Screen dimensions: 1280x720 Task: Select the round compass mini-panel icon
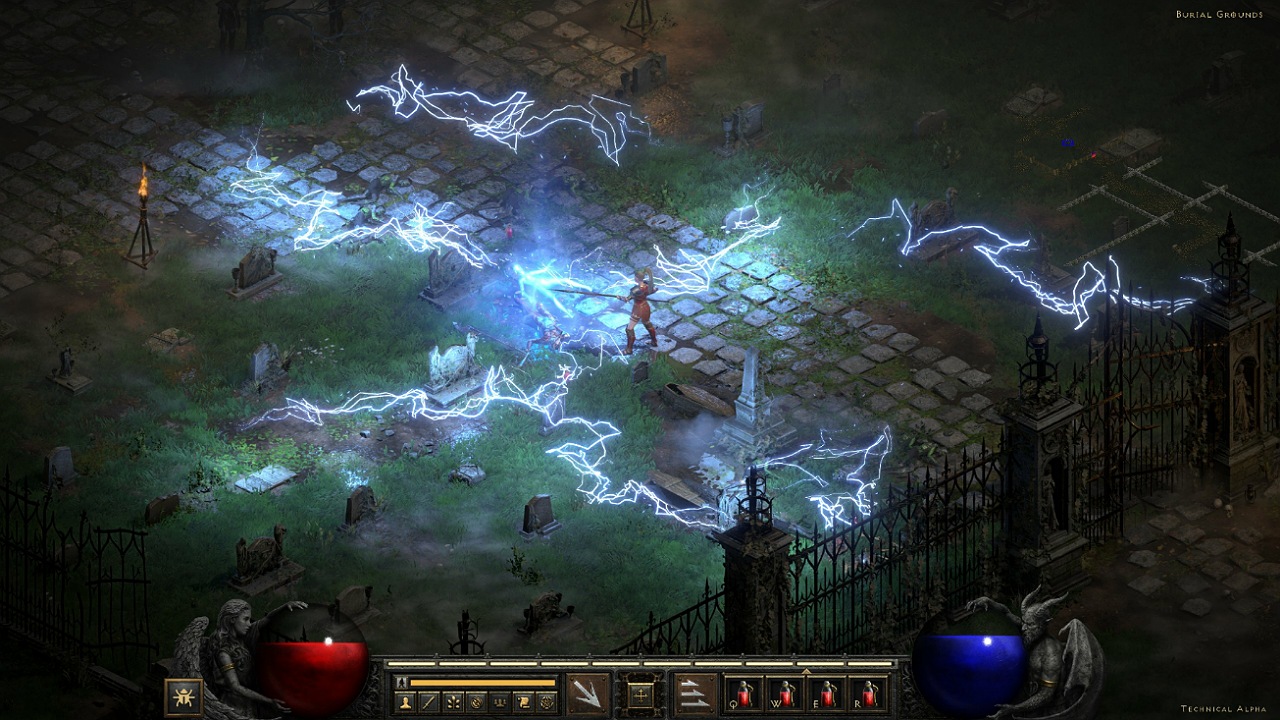tap(477, 702)
